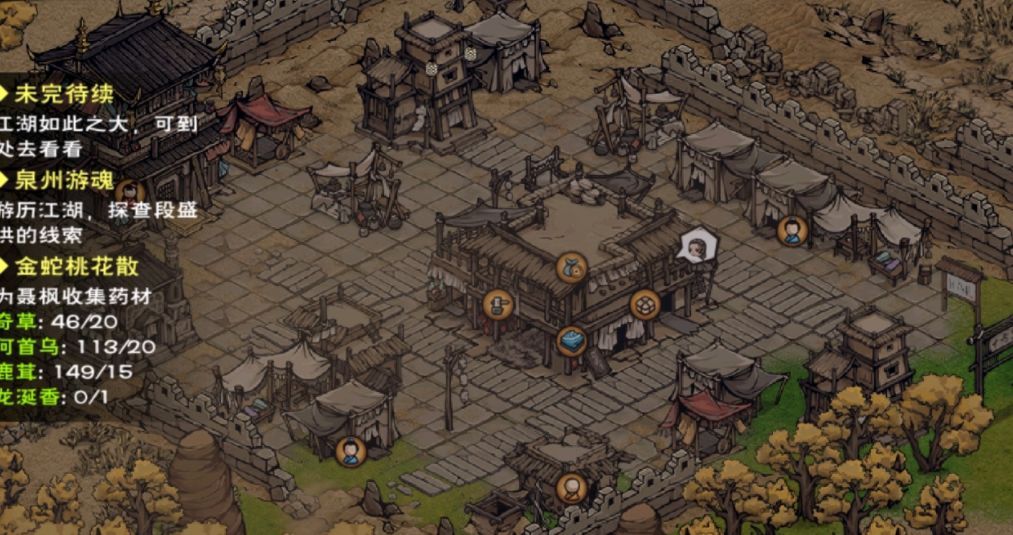
Task: Select the blue cloth shop icon
Action: pyautogui.click(x=571, y=340)
